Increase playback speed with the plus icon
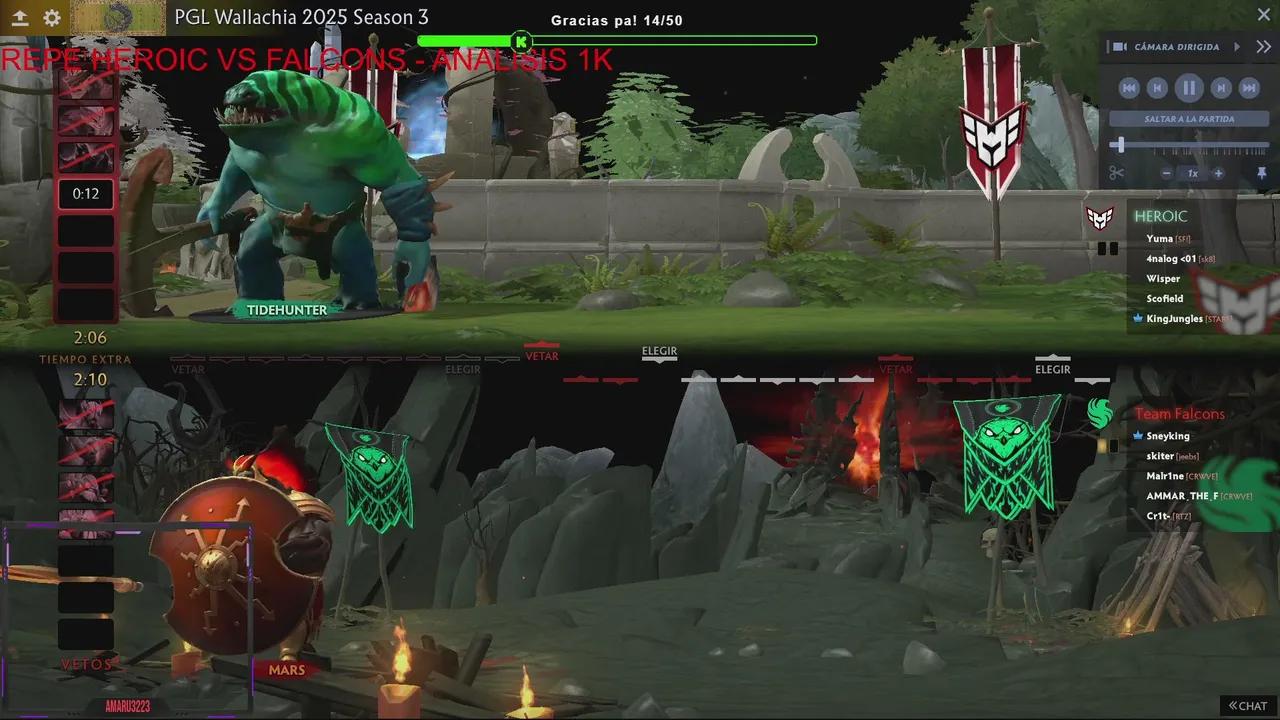Screen dimensions: 1280x720 coord(1219,172)
